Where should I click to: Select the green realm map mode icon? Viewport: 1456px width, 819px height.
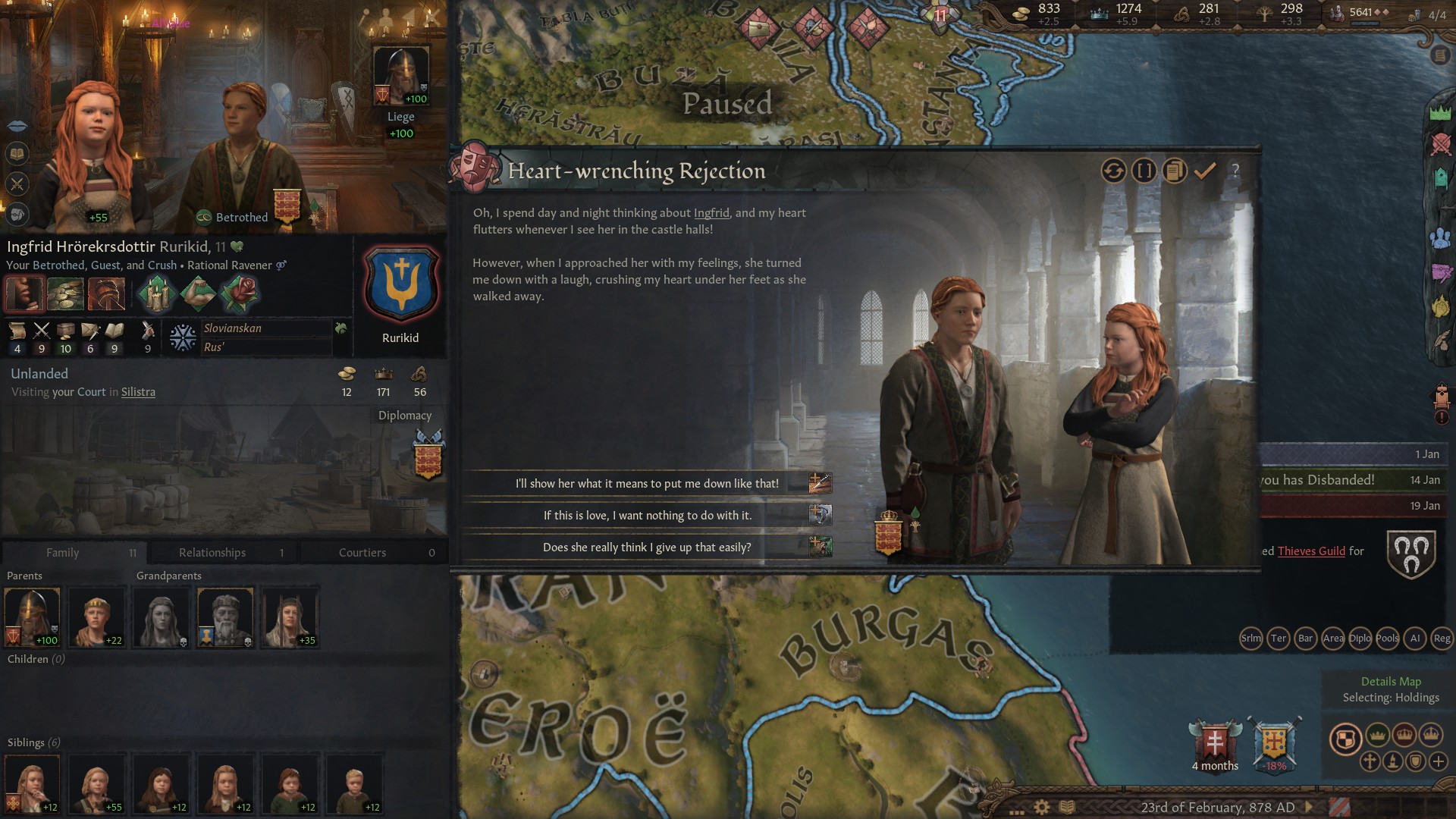[1440, 112]
